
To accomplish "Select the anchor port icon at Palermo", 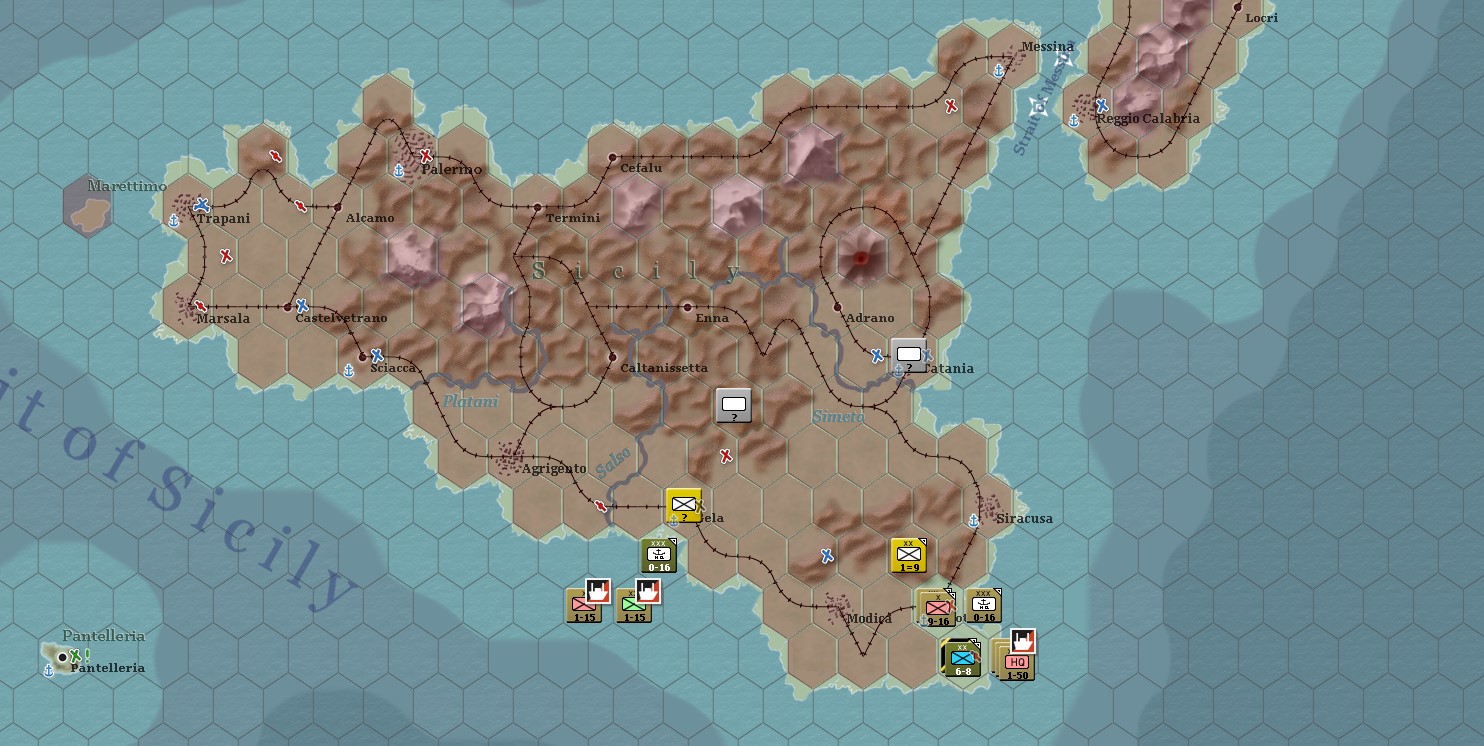I will (399, 172).
